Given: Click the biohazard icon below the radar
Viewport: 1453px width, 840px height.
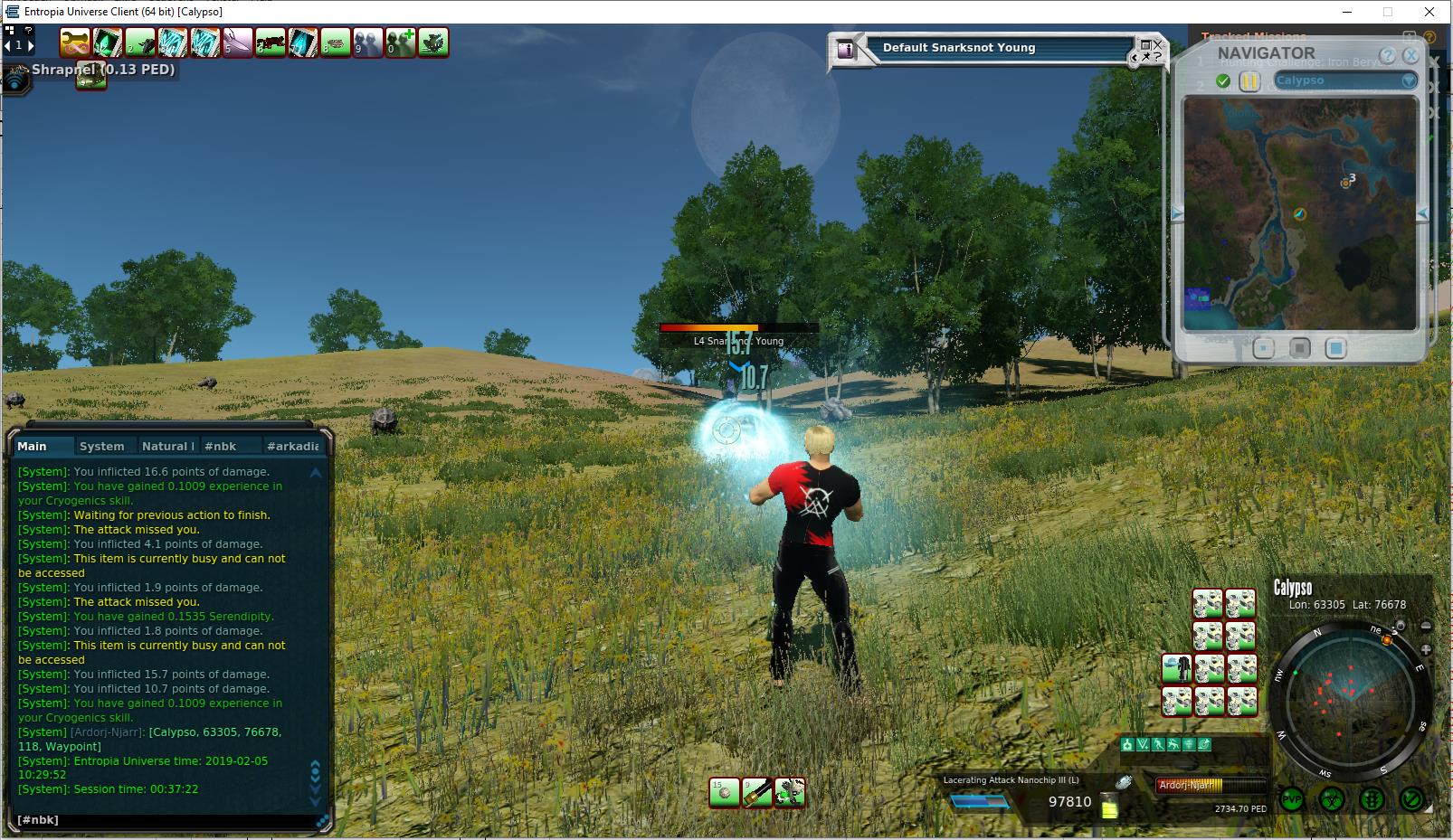Looking at the screenshot, I should tap(1332, 800).
